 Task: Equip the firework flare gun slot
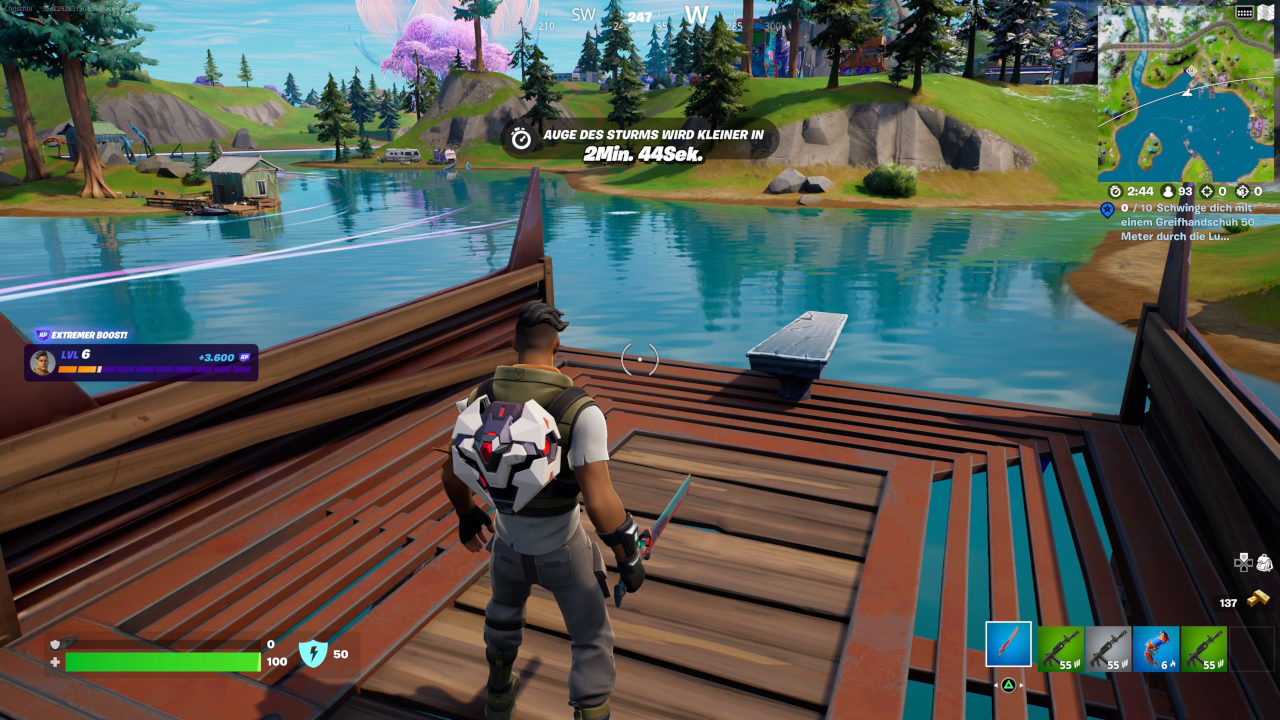pos(1156,648)
